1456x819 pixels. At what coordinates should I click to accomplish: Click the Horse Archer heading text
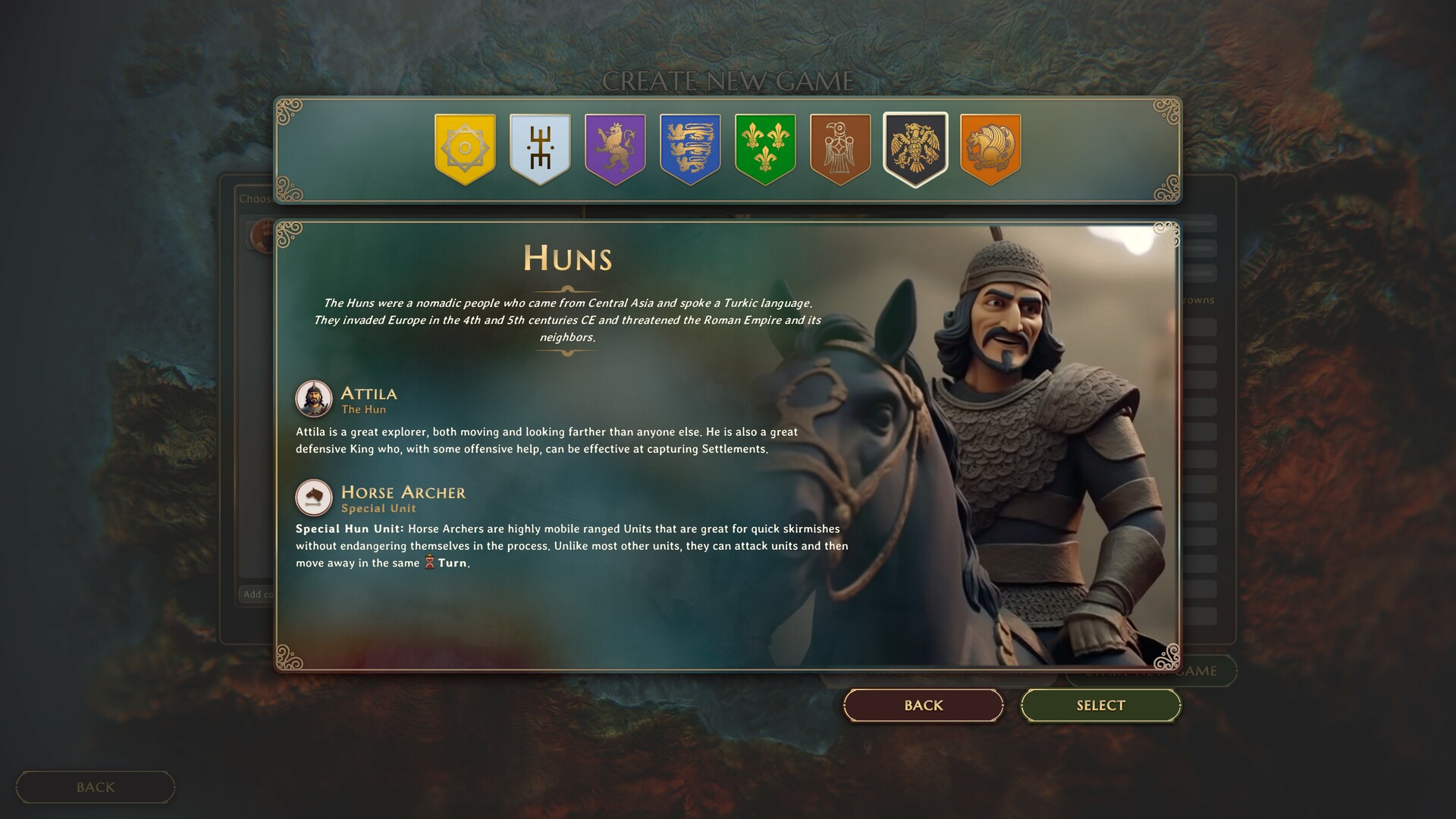403,491
